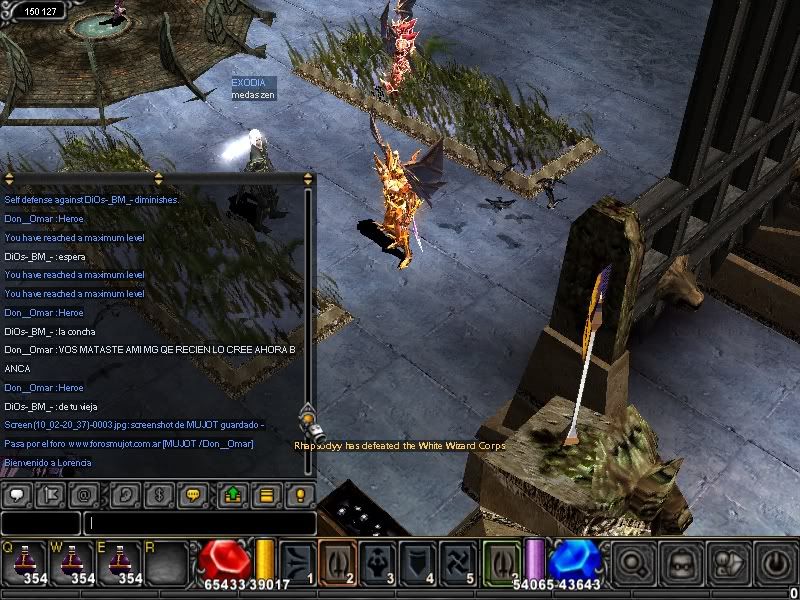Screen dimensions: 800x600
Task: Click the yellow stacked lines chat button
Action: tap(265, 494)
